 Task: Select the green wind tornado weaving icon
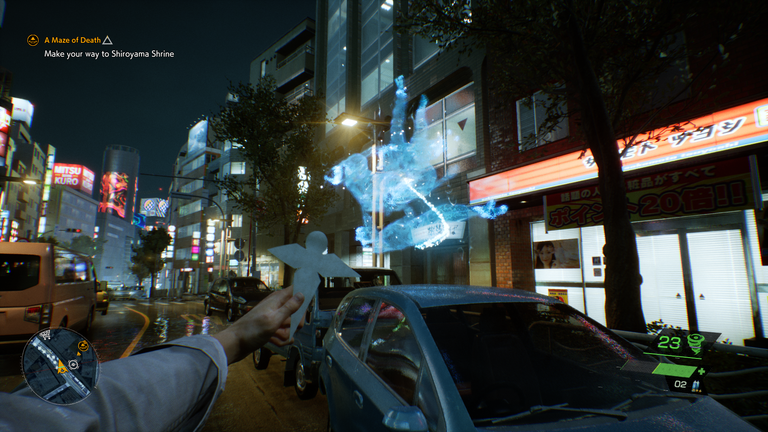click(x=695, y=344)
